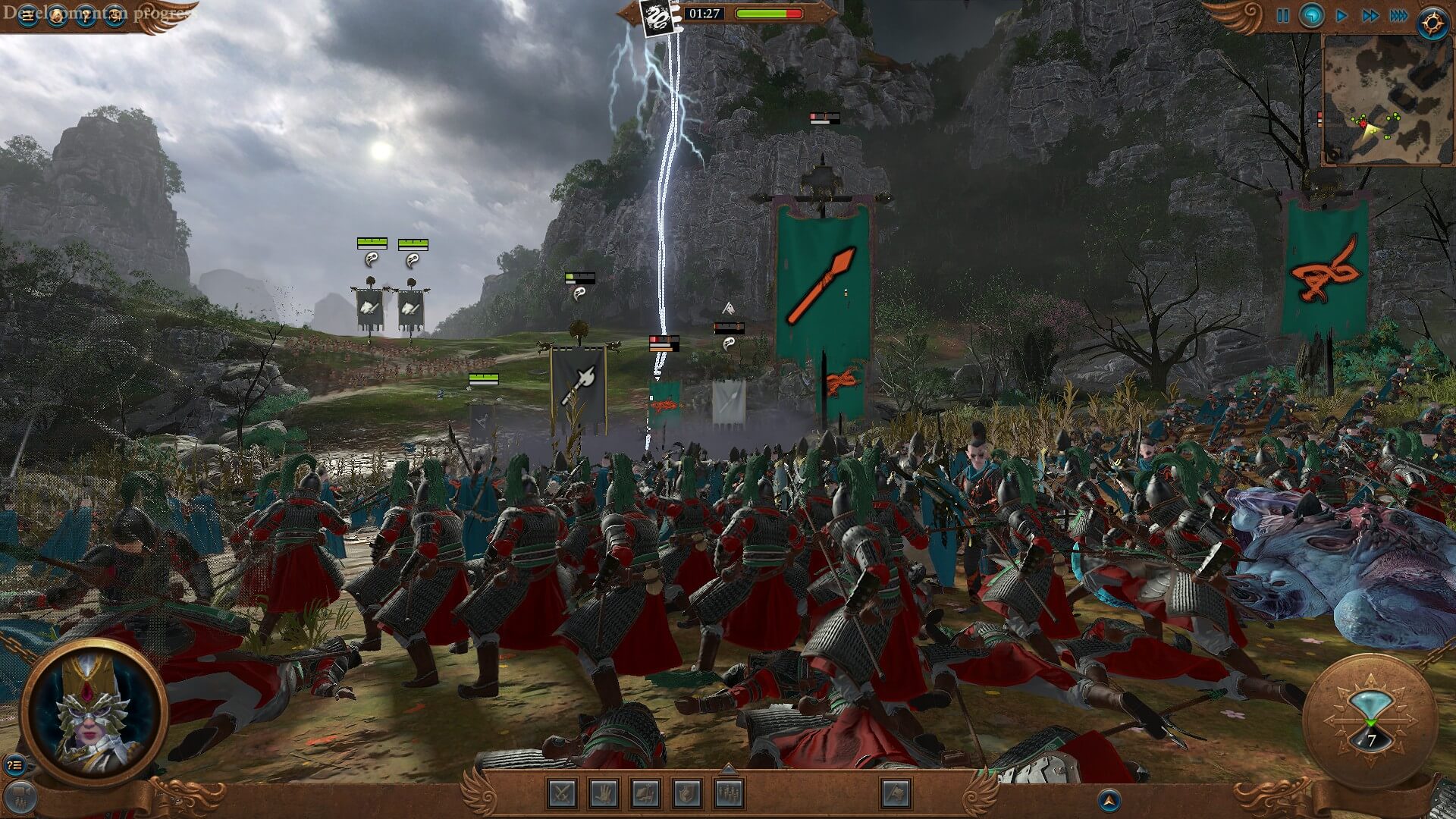Open the question mark help button
This screenshot has height=819, width=1456.
coord(86,16)
